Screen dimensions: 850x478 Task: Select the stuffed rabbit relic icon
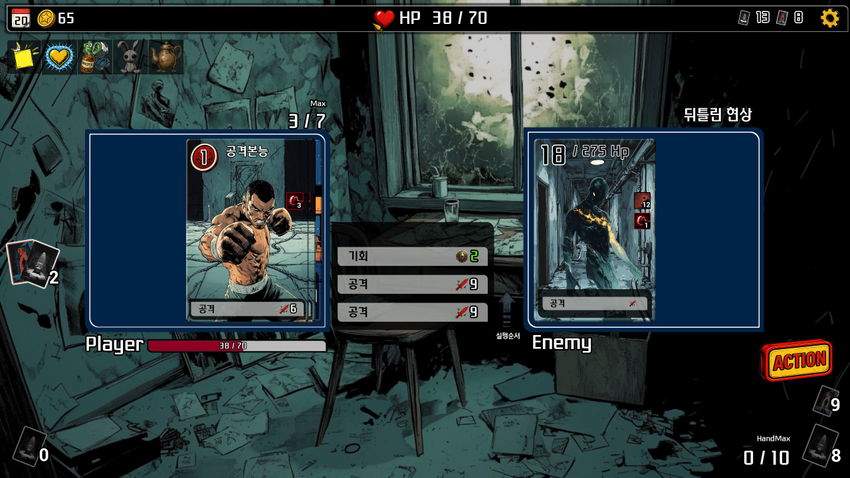[x=130, y=57]
